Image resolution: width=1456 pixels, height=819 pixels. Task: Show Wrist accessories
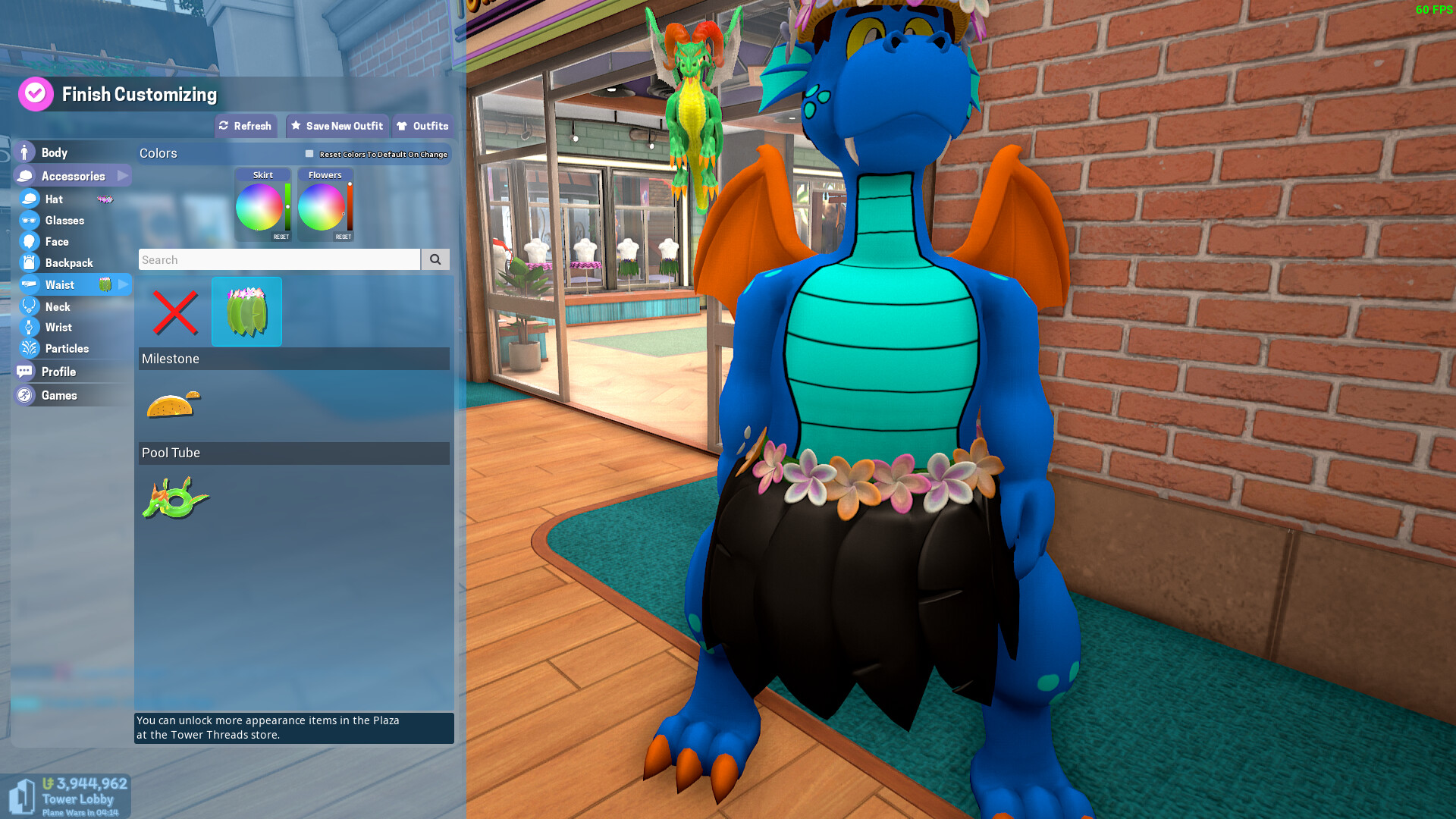coord(58,328)
